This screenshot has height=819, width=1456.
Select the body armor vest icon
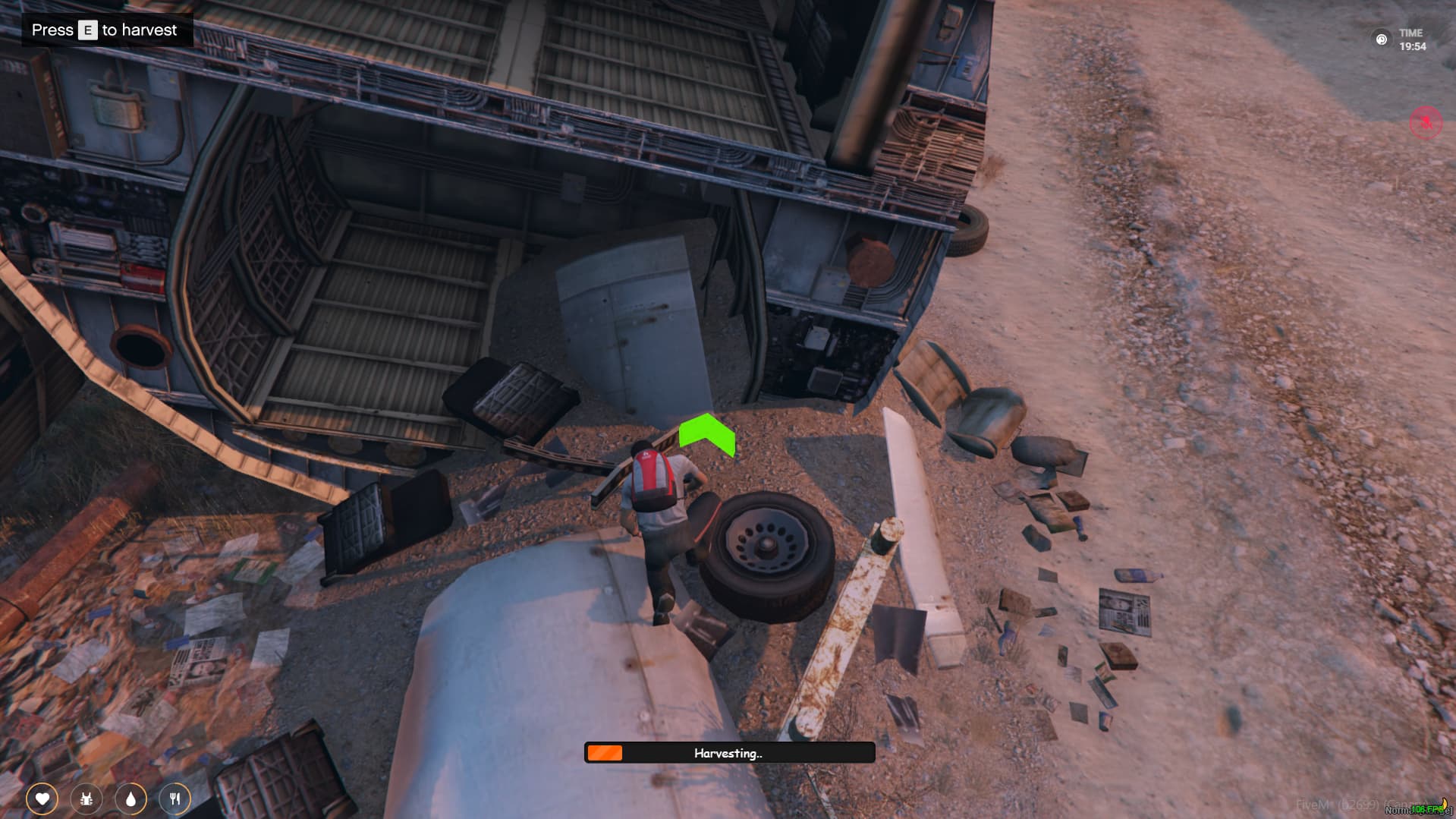(86, 799)
